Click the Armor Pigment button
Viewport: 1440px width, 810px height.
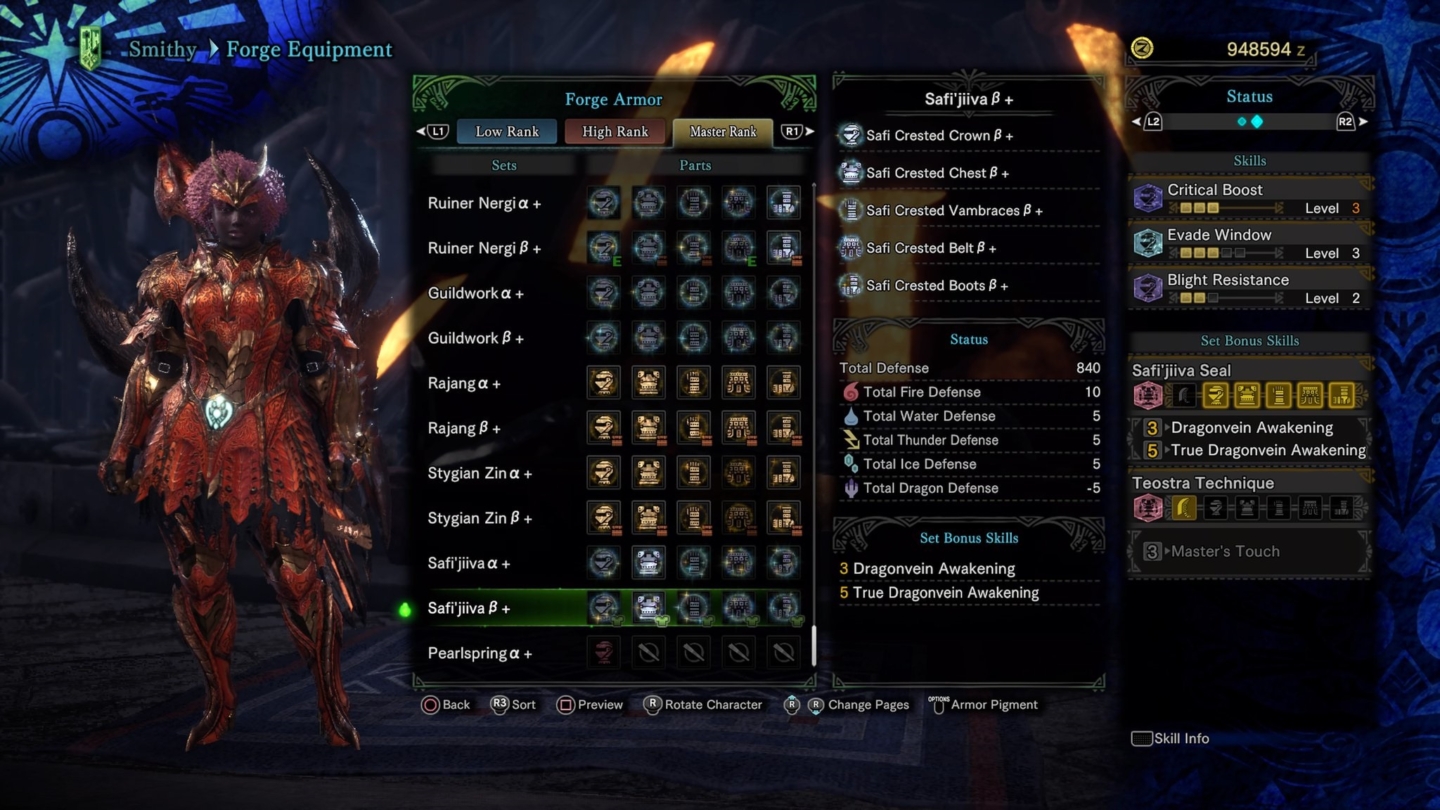click(x=985, y=705)
